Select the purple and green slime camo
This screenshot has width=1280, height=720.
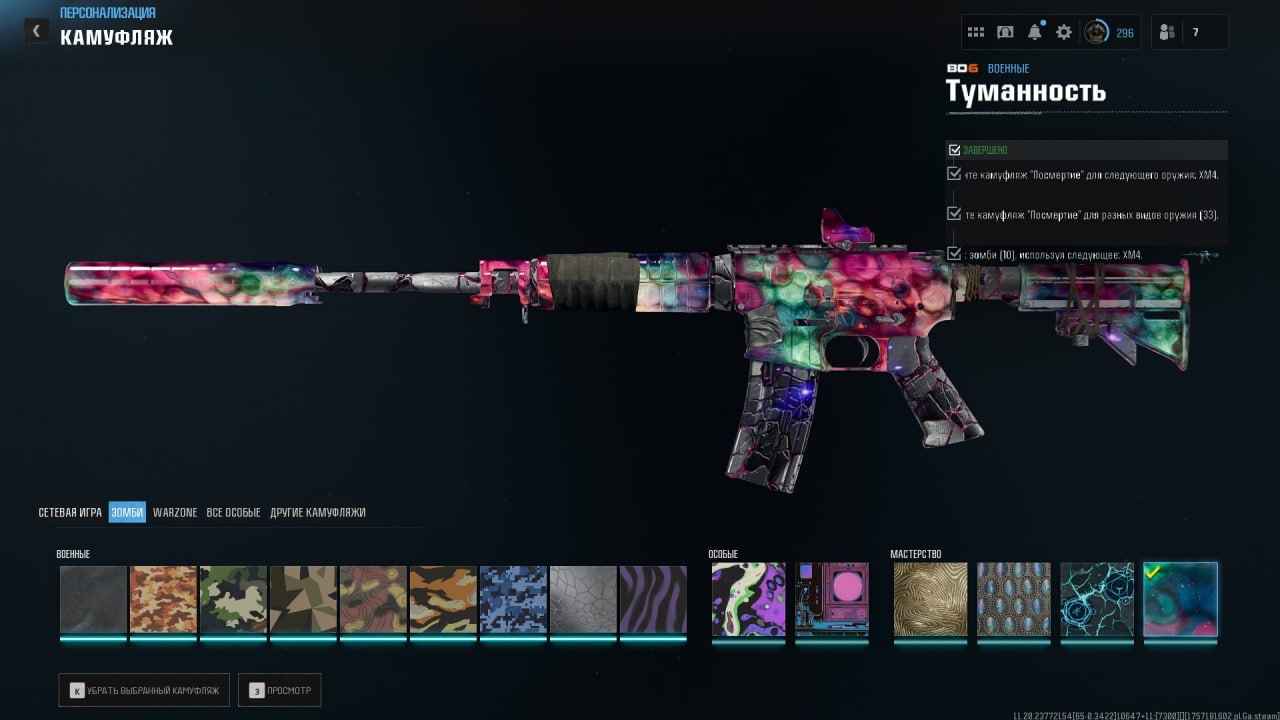748,600
